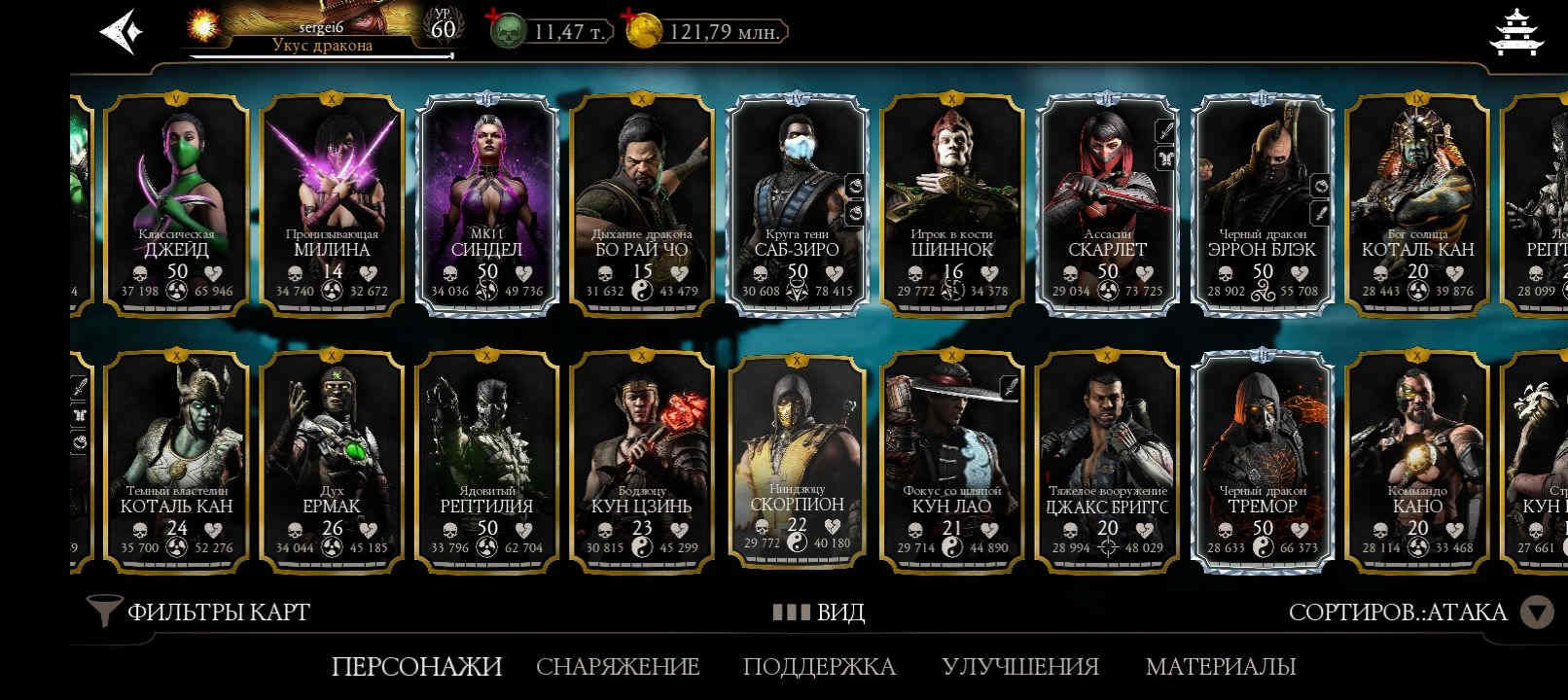
Task: Open the pagoda home menu icon
Action: (x=1515, y=32)
